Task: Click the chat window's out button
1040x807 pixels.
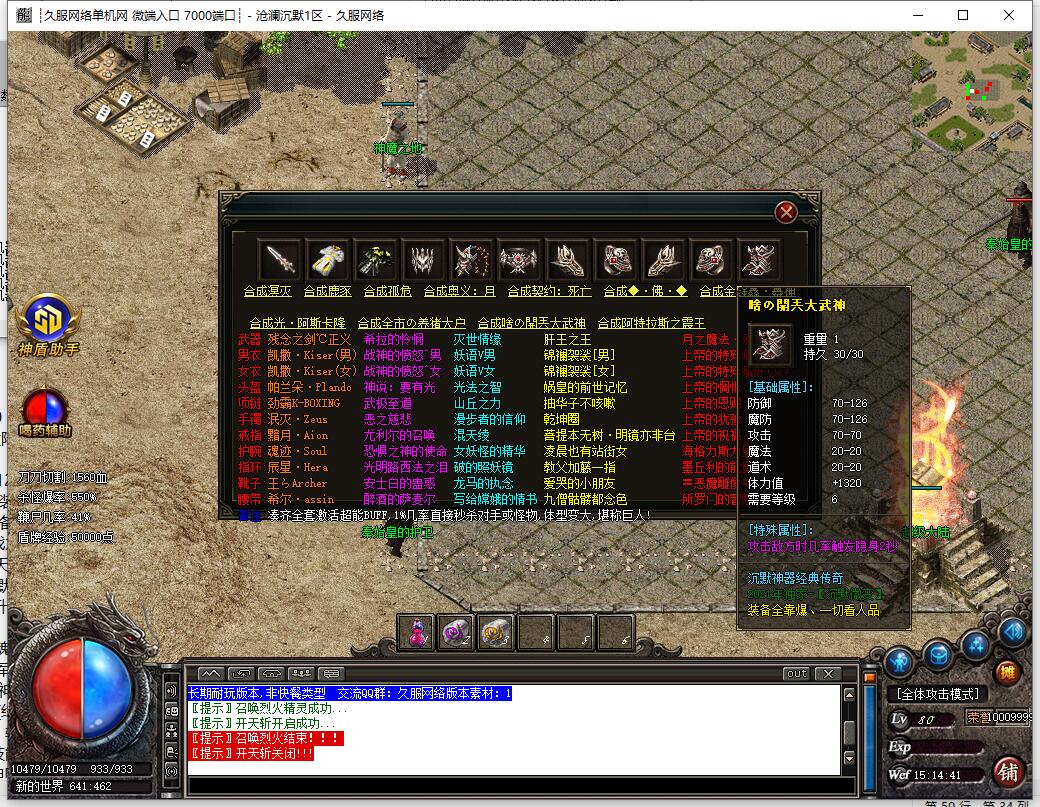Action: (x=796, y=673)
